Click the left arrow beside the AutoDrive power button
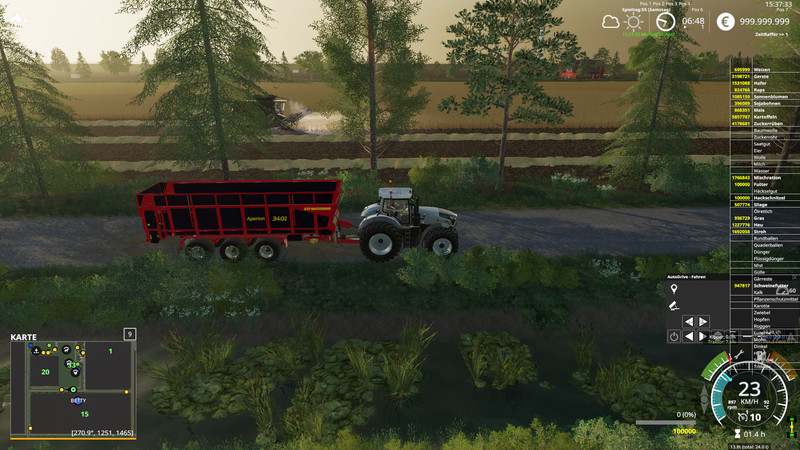 (689, 337)
